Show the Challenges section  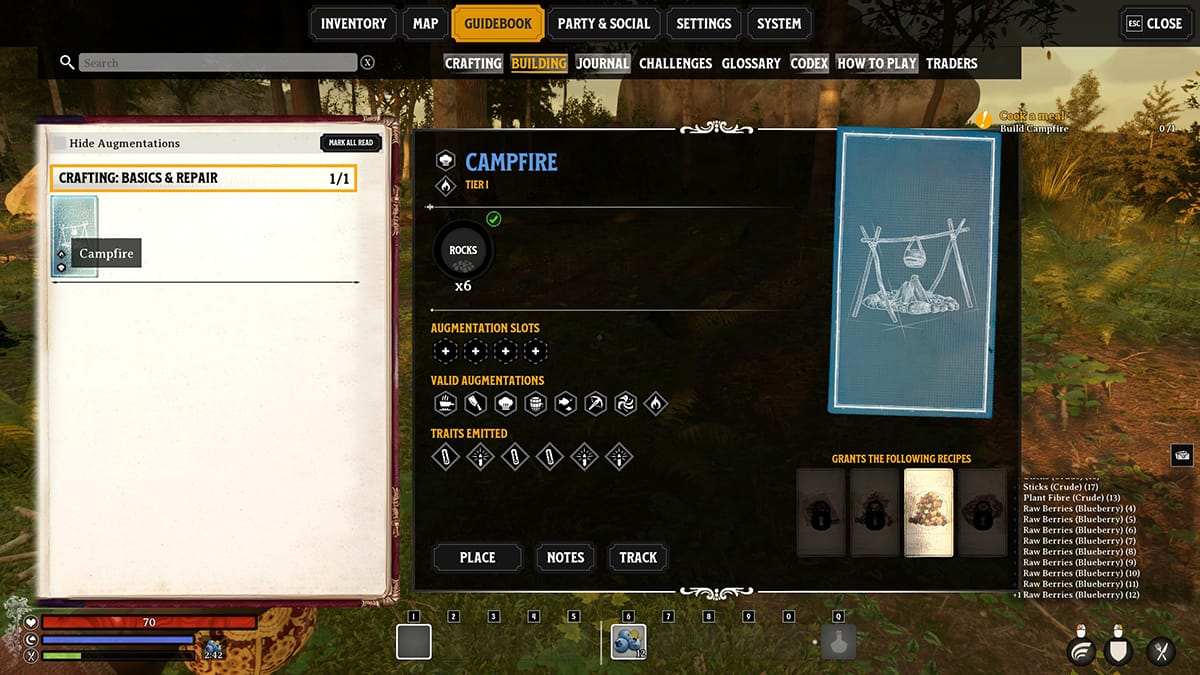click(x=675, y=63)
